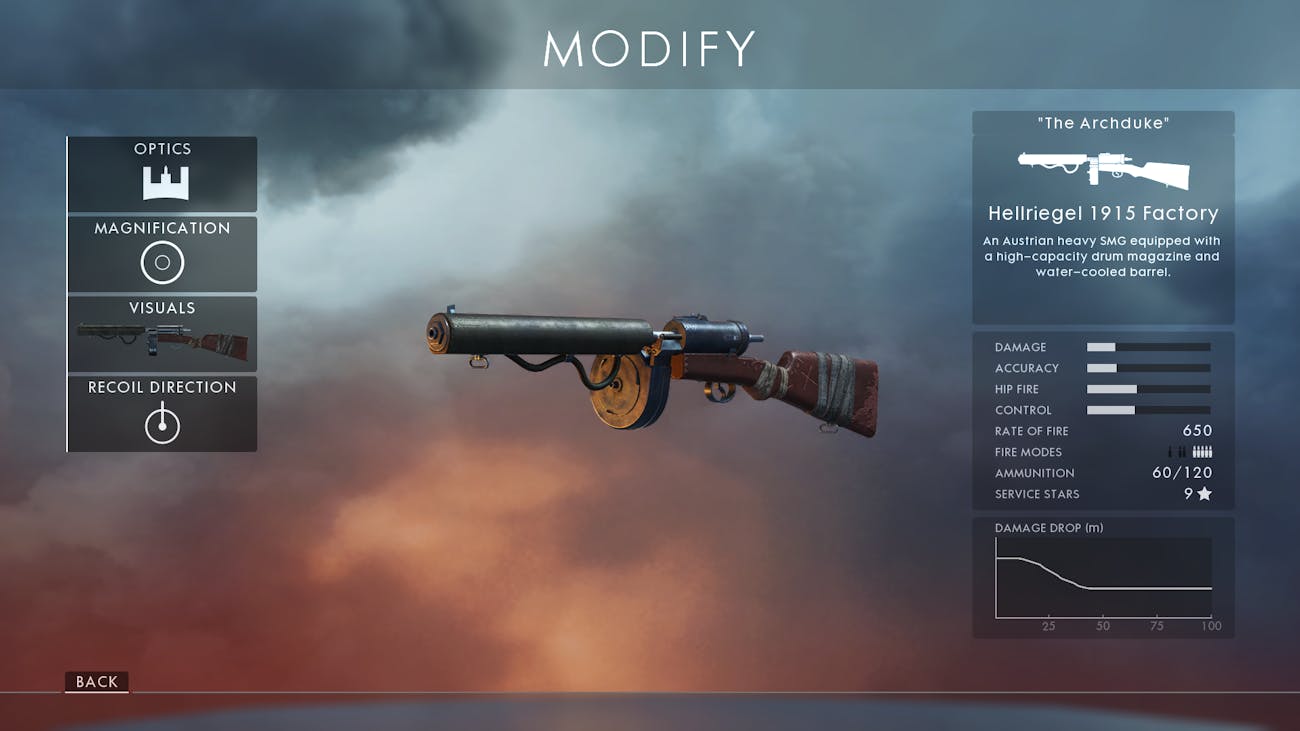
Task: Click the RECOIL DIRECTION dial icon
Action: [x=161, y=422]
